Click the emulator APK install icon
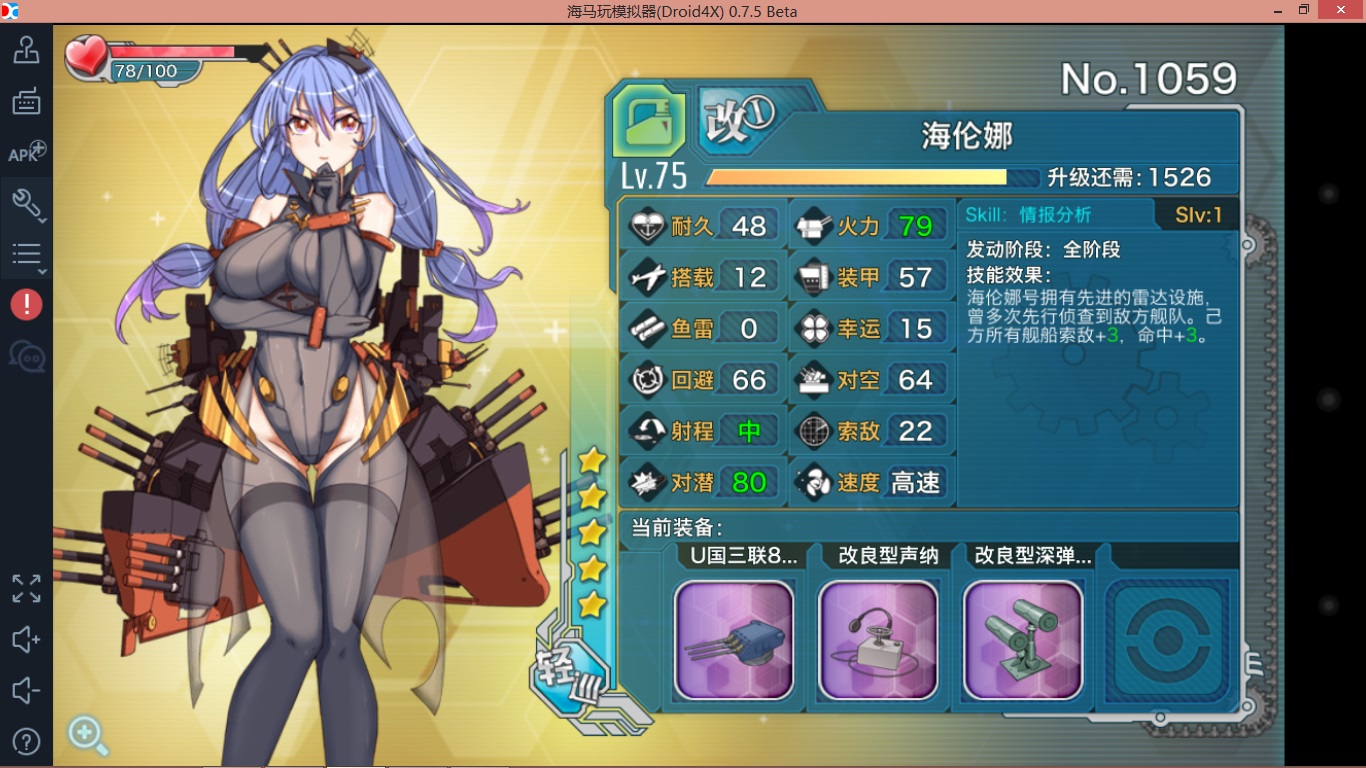The image size is (1366, 768). [26, 153]
